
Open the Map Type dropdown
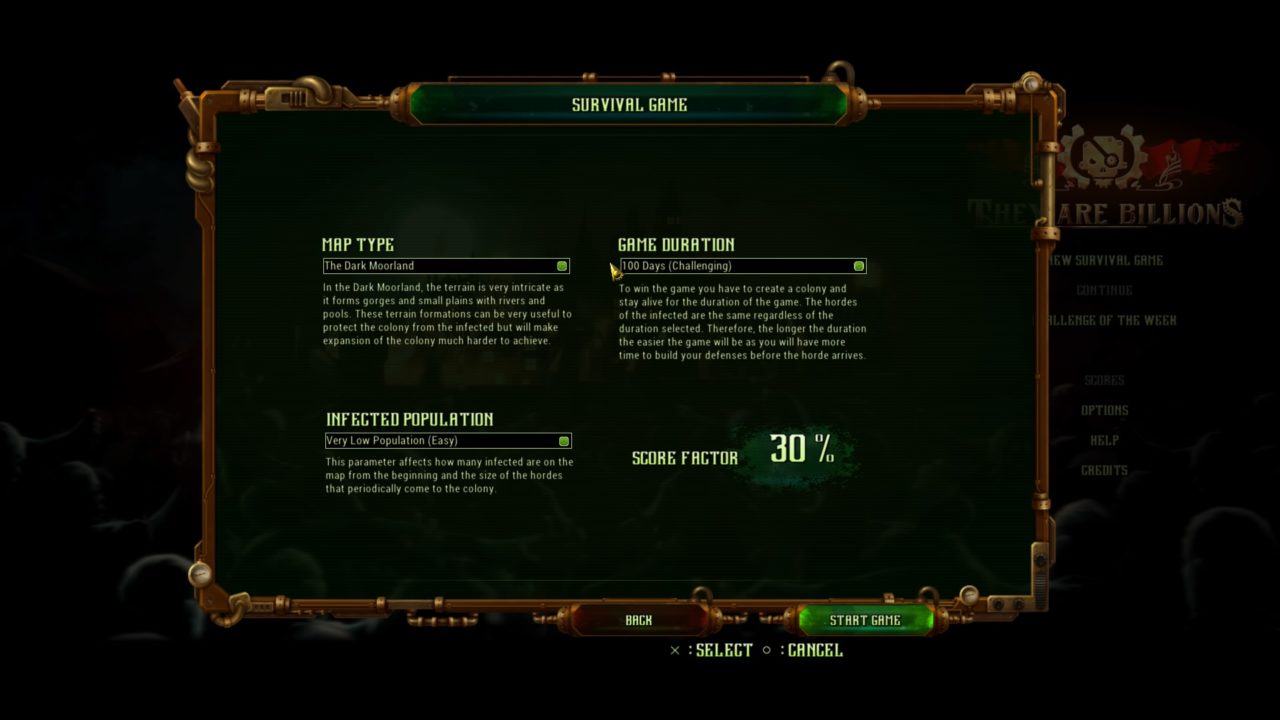click(x=446, y=266)
